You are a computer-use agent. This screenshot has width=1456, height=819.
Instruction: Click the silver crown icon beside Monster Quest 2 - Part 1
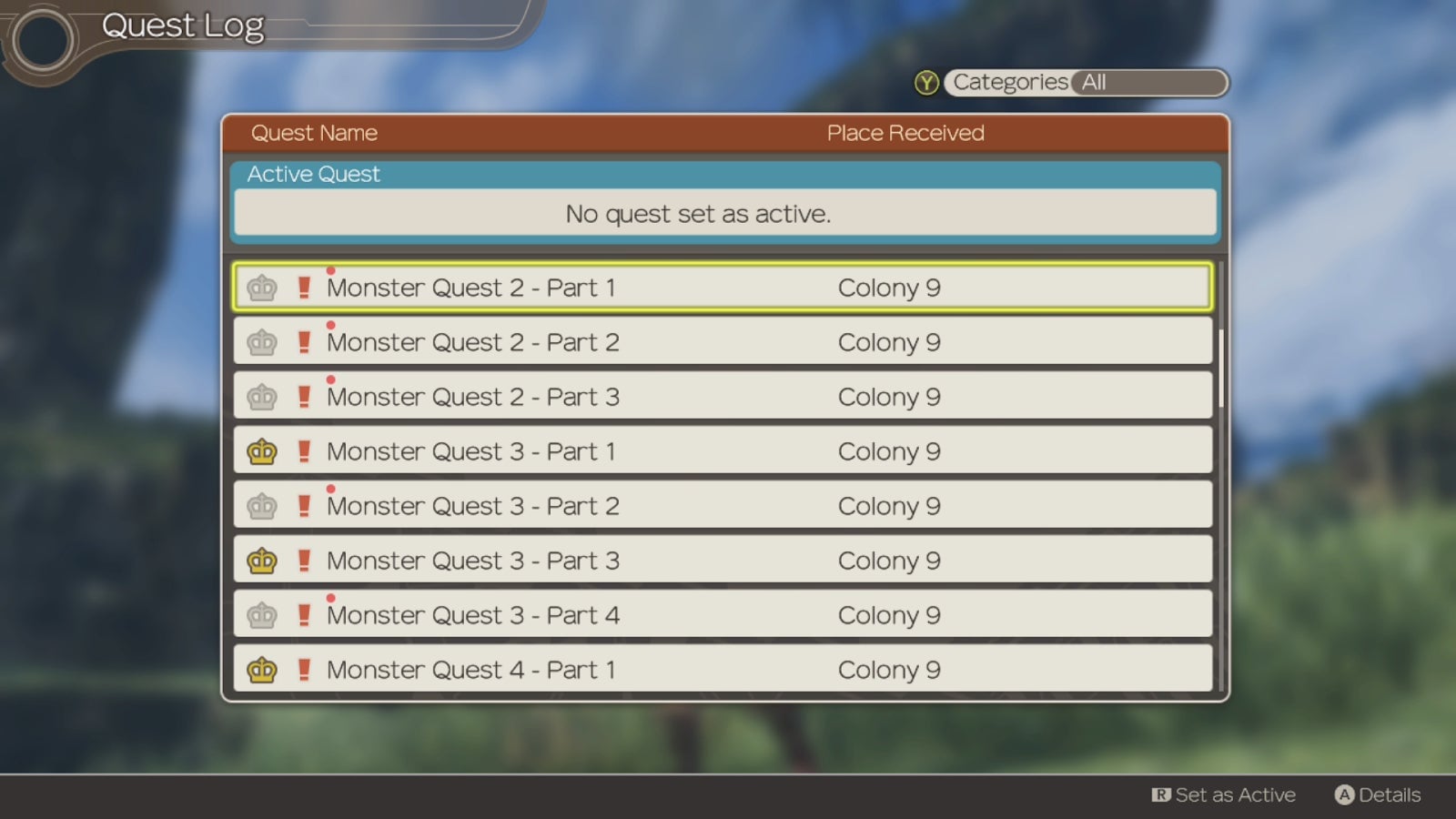click(261, 288)
